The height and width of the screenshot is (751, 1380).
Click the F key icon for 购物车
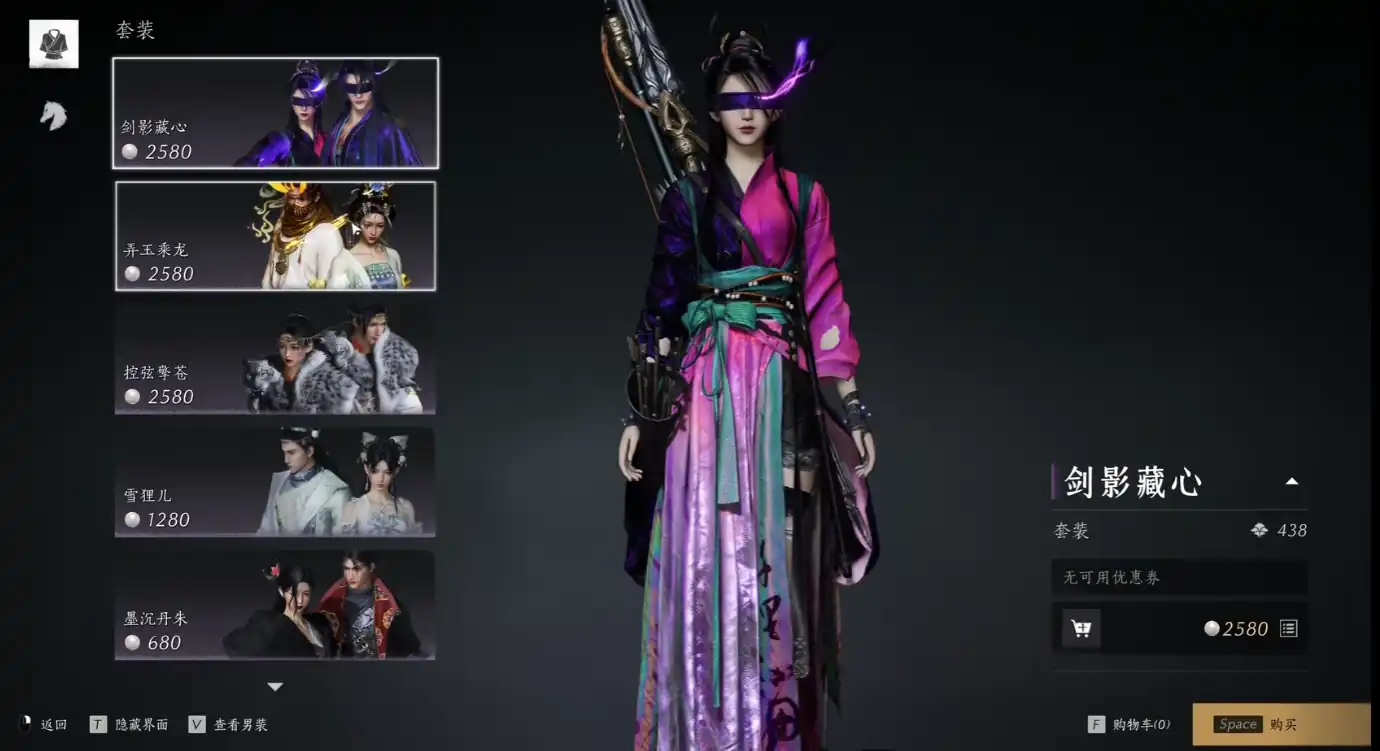1095,724
